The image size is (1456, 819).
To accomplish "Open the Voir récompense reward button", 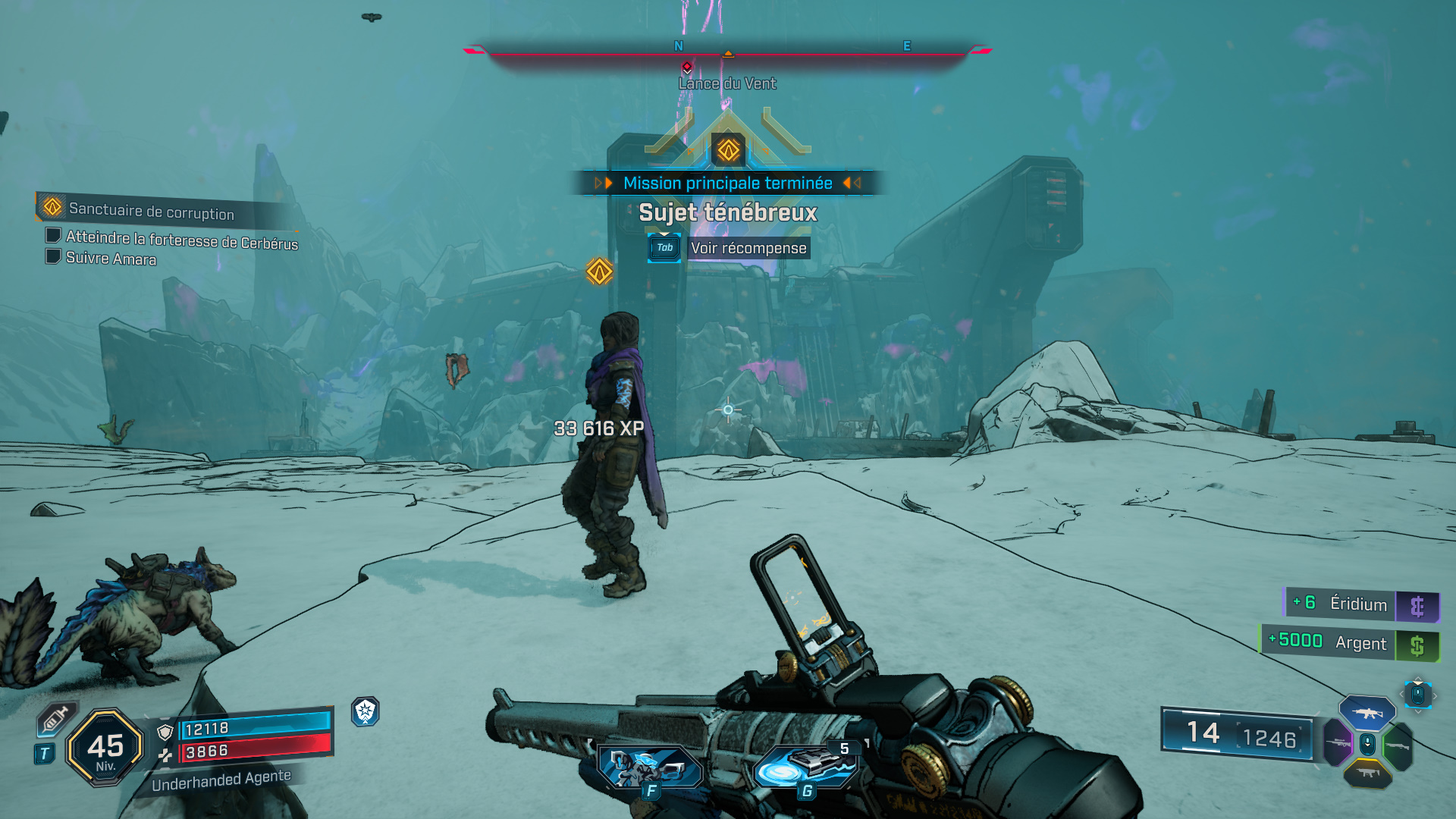I will tap(748, 248).
